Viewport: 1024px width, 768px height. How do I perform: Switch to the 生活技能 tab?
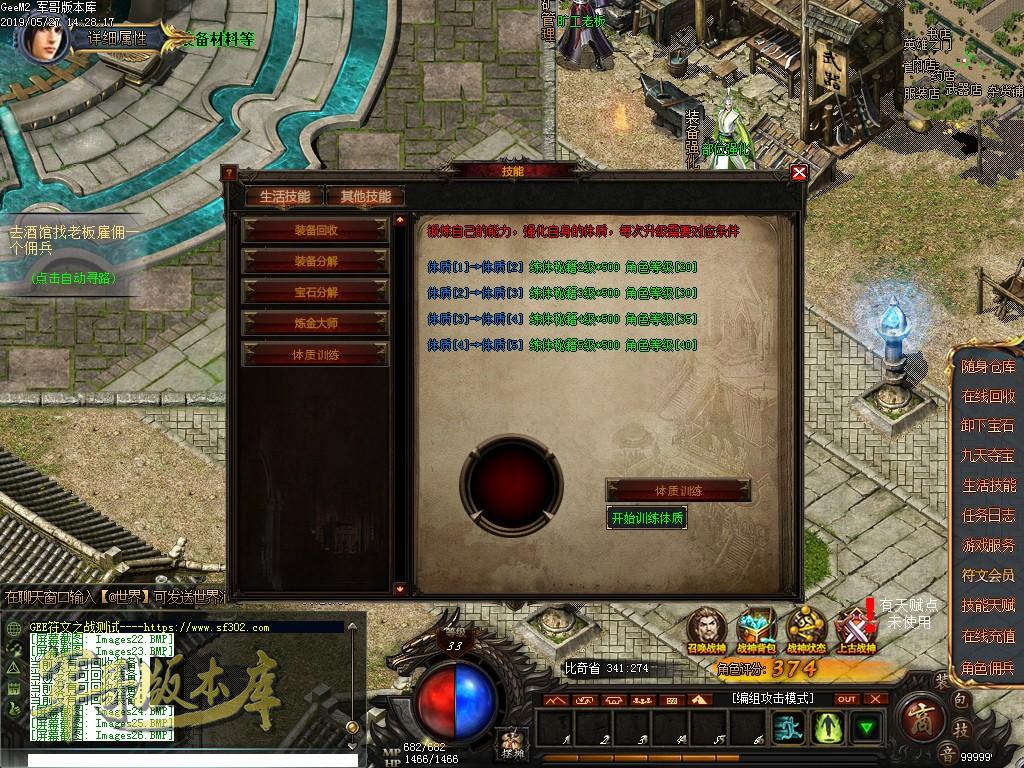click(x=285, y=197)
